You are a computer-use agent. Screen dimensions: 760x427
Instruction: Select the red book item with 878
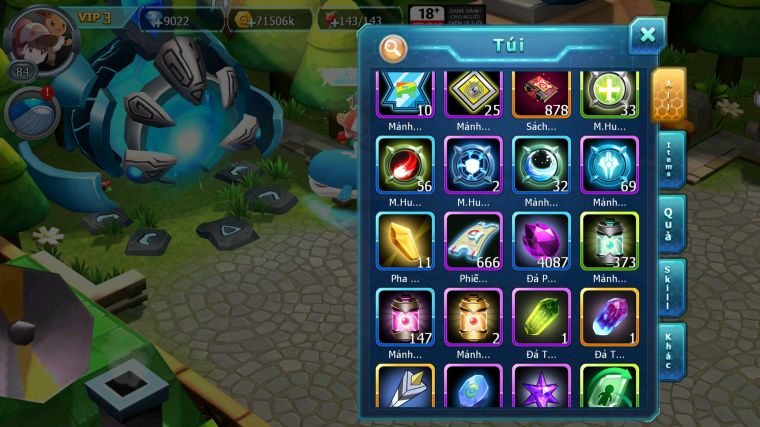tap(541, 95)
